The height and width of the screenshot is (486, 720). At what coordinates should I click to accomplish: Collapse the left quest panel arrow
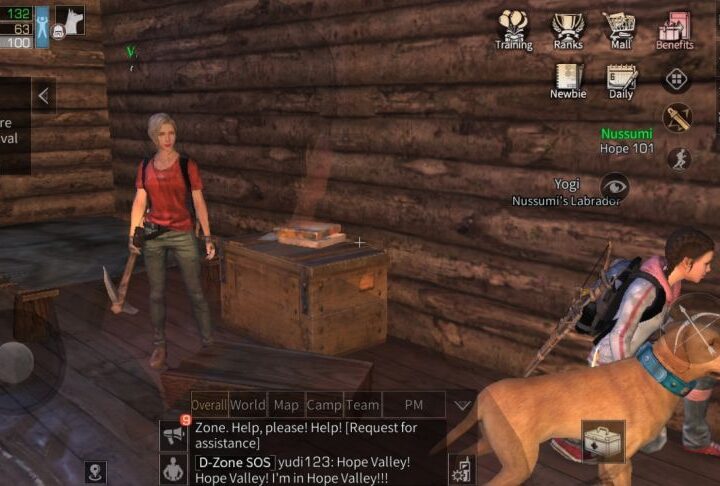[x=43, y=95]
